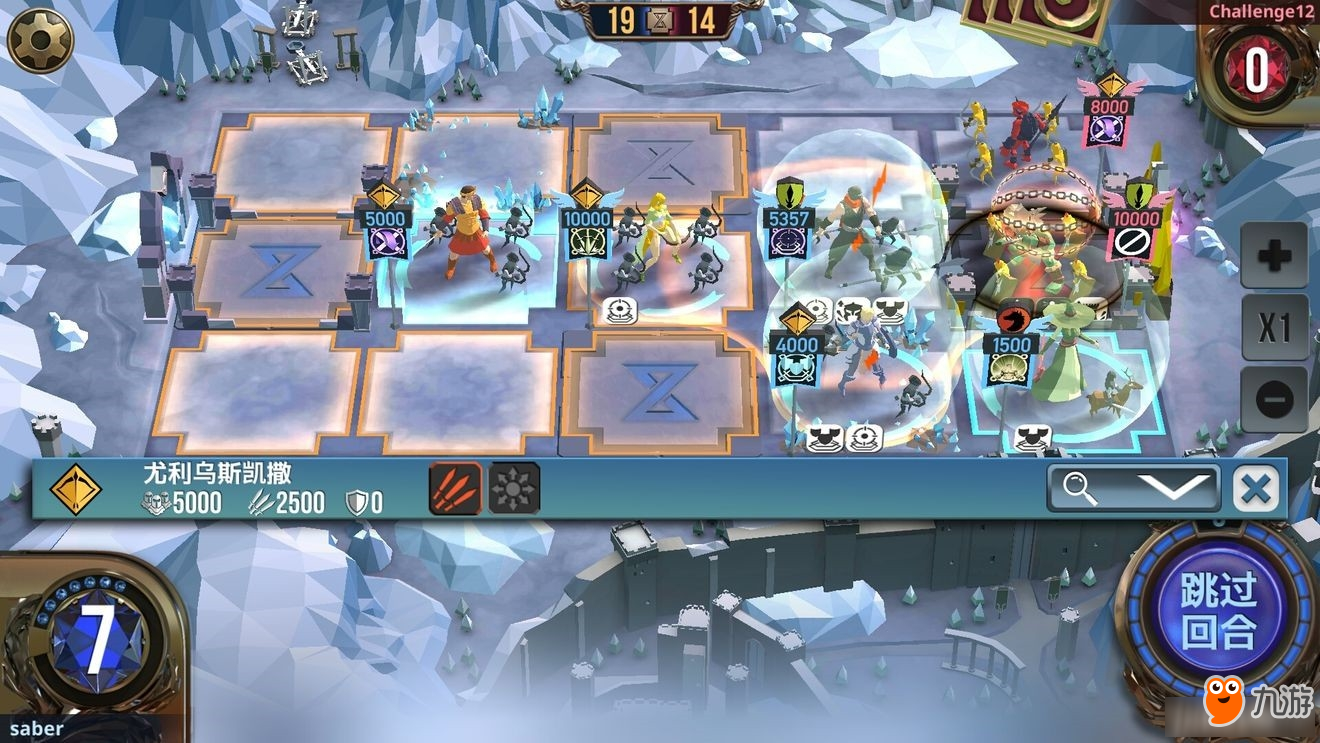The height and width of the screenshot is (743, 1320).
Task: Tap the red gem counter under Challenge12
Action: click(x=1256, y=68)
